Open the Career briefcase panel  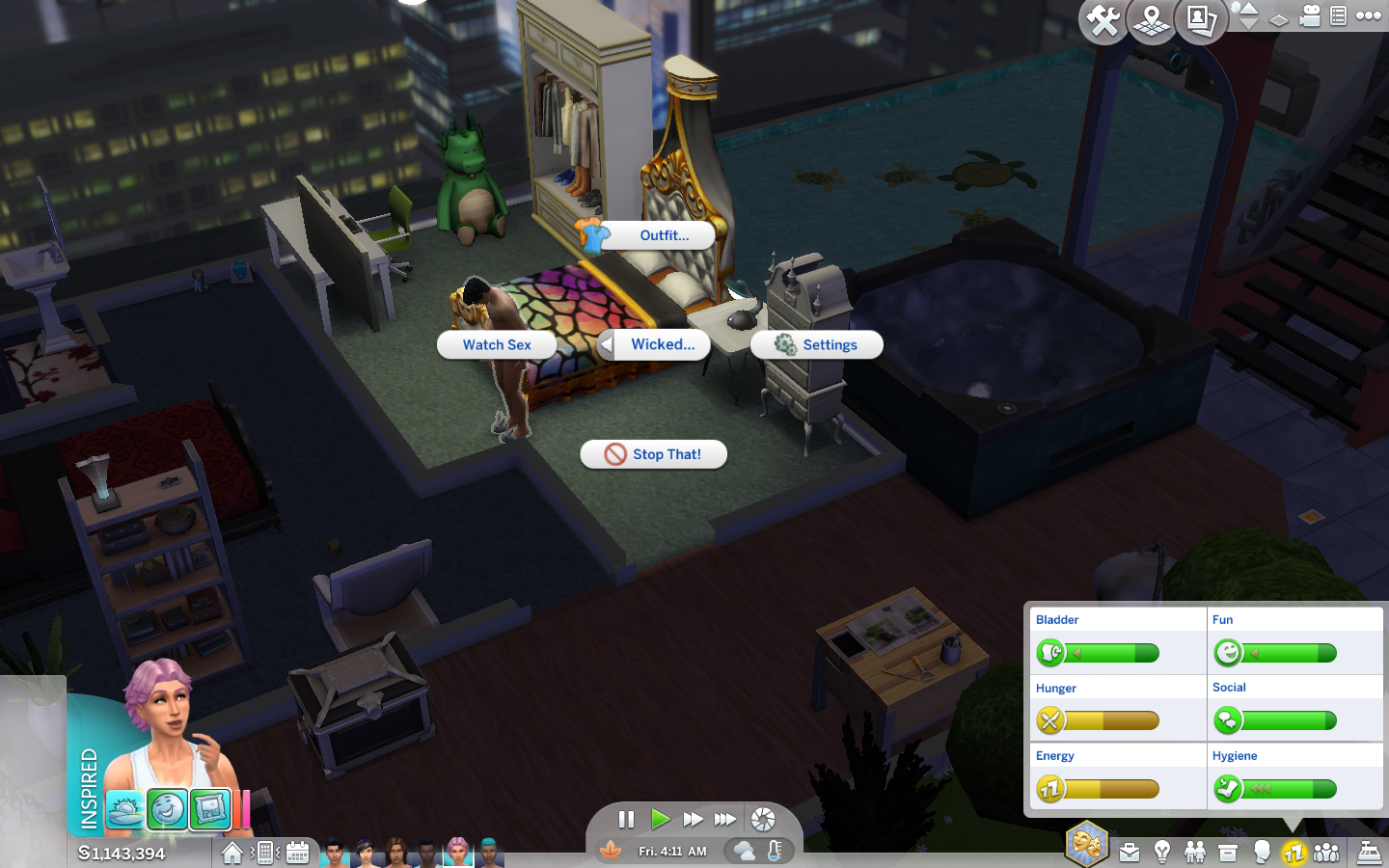[x=1130, y=853]
